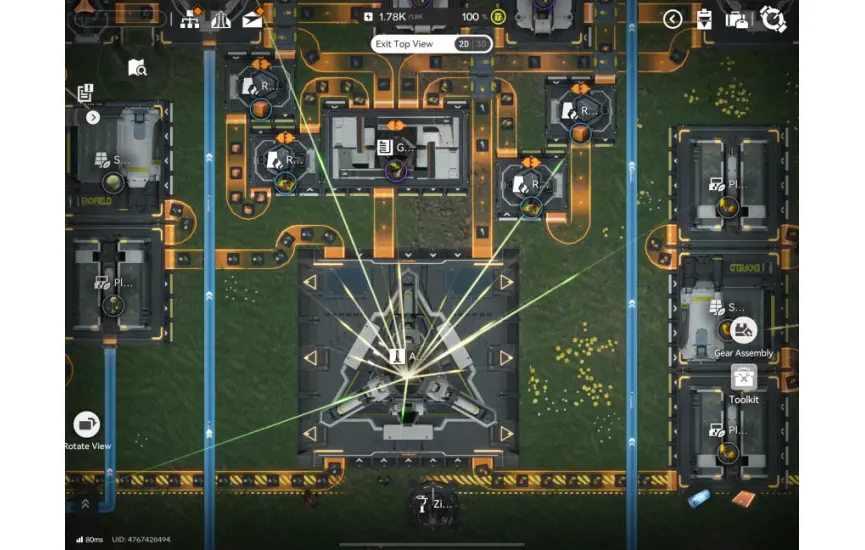The height and width of the screenshot is (550, 865).
Task: Expand the small arrow button on left edge
Action: click(x=93, y=117)
